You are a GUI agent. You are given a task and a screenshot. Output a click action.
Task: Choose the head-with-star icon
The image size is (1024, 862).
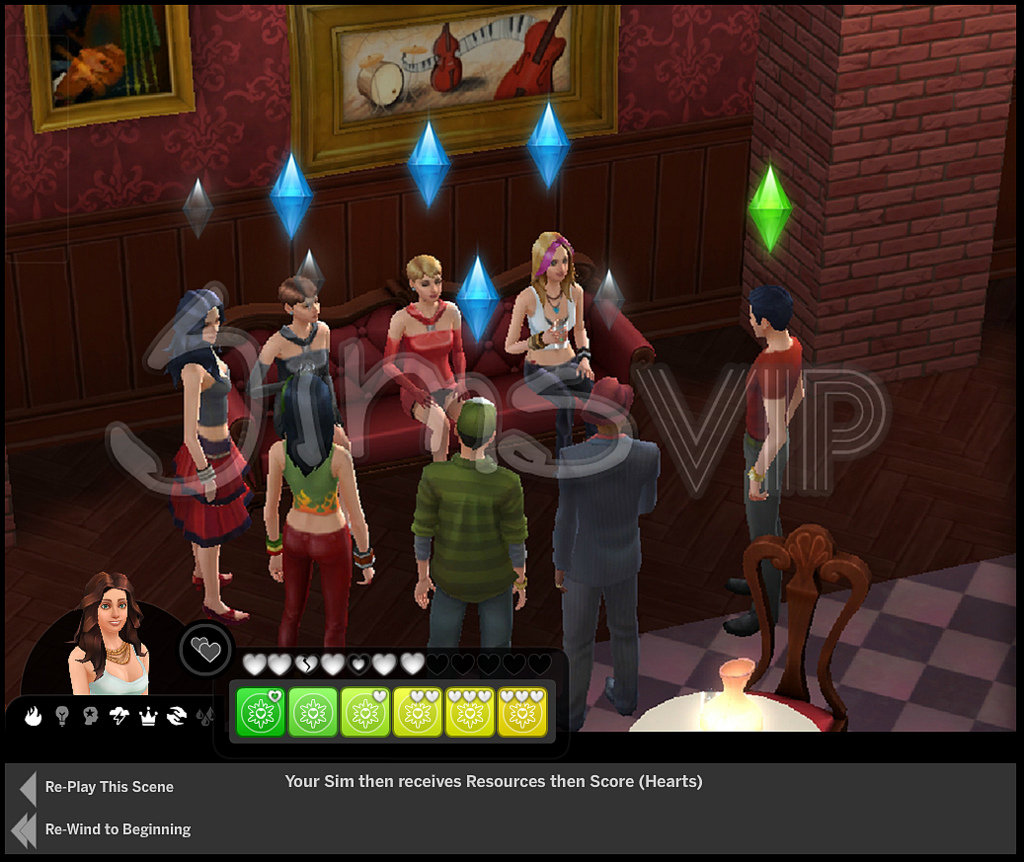pos(91,716)
